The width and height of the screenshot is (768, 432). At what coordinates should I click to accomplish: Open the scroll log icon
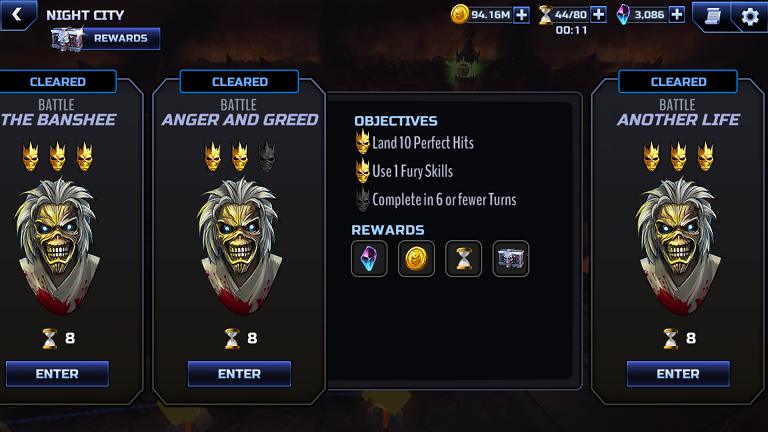pos(712,15)
